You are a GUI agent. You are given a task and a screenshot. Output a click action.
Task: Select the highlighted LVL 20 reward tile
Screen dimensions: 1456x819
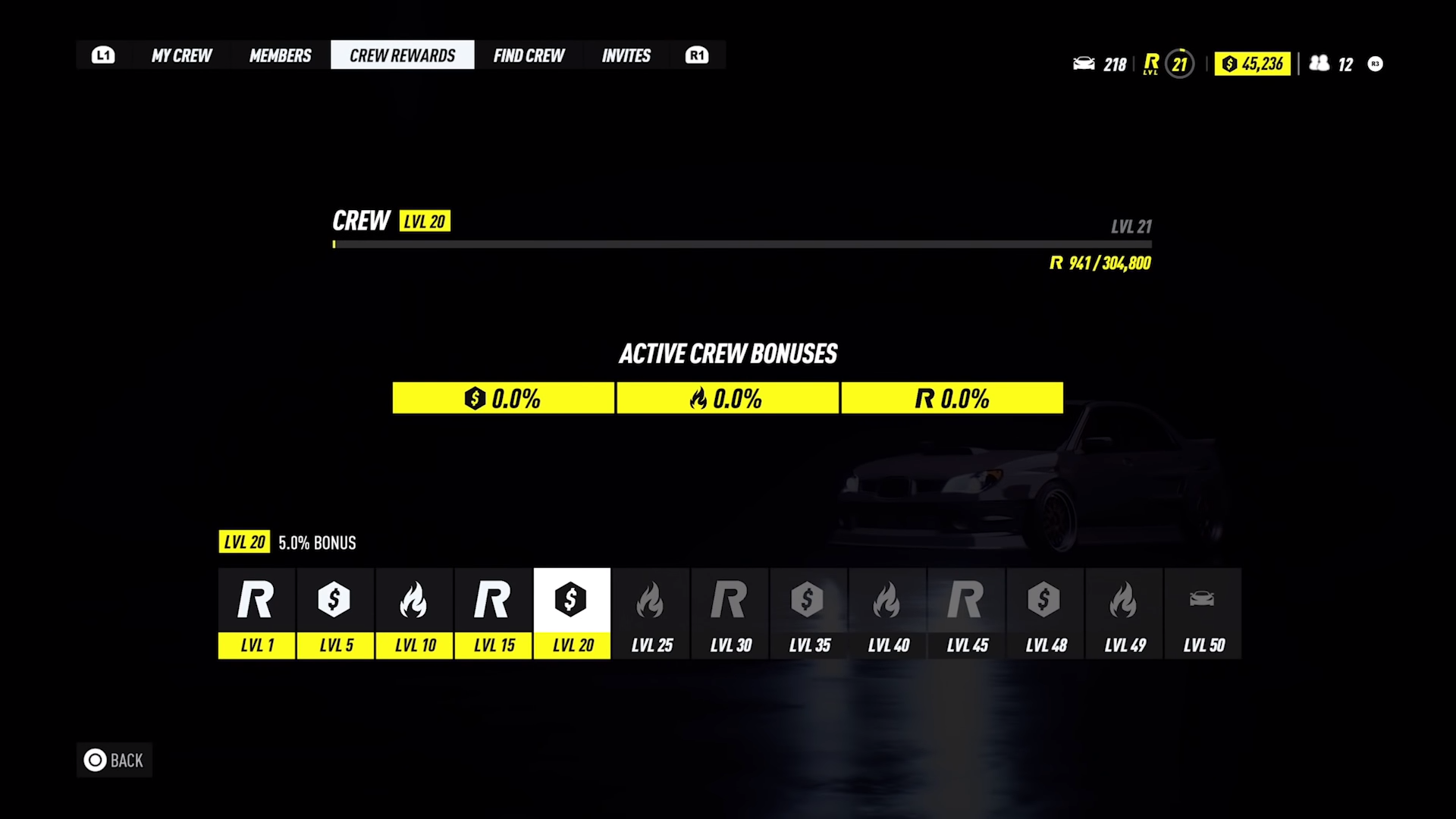coord(572,601)
